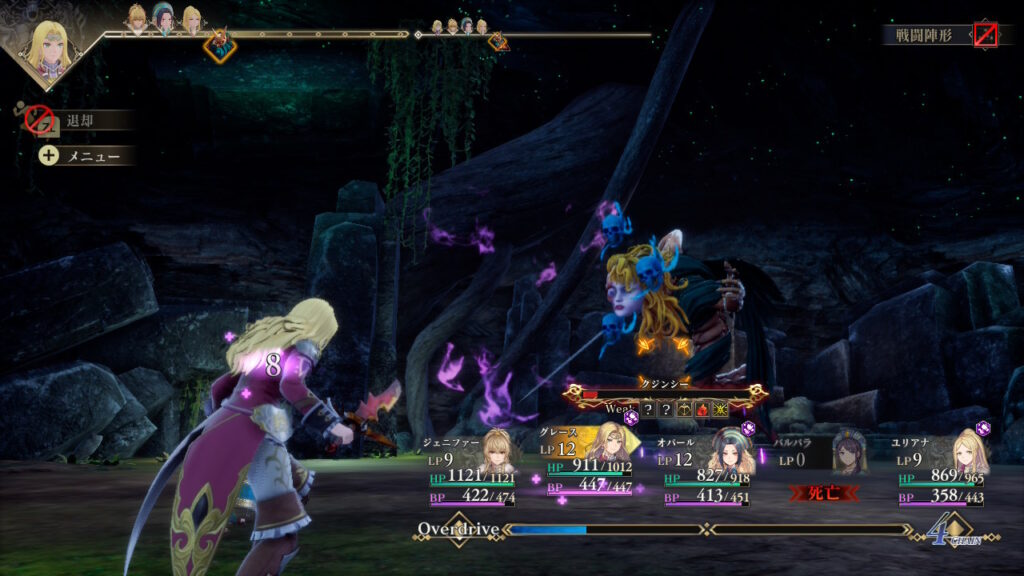Screen dimensions: 1024x576
Task: Select party member ジェニファー's status panel
Action: click(469, 468)
